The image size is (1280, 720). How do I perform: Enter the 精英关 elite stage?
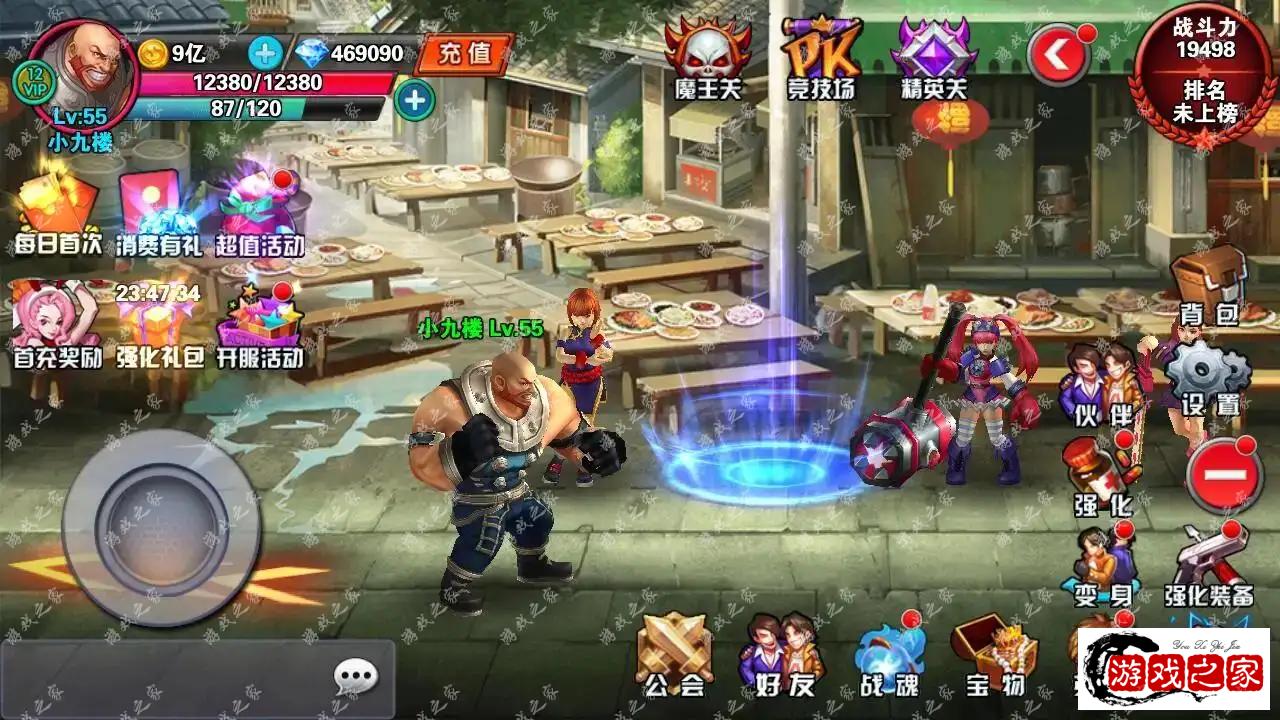[x=931, y=58]
